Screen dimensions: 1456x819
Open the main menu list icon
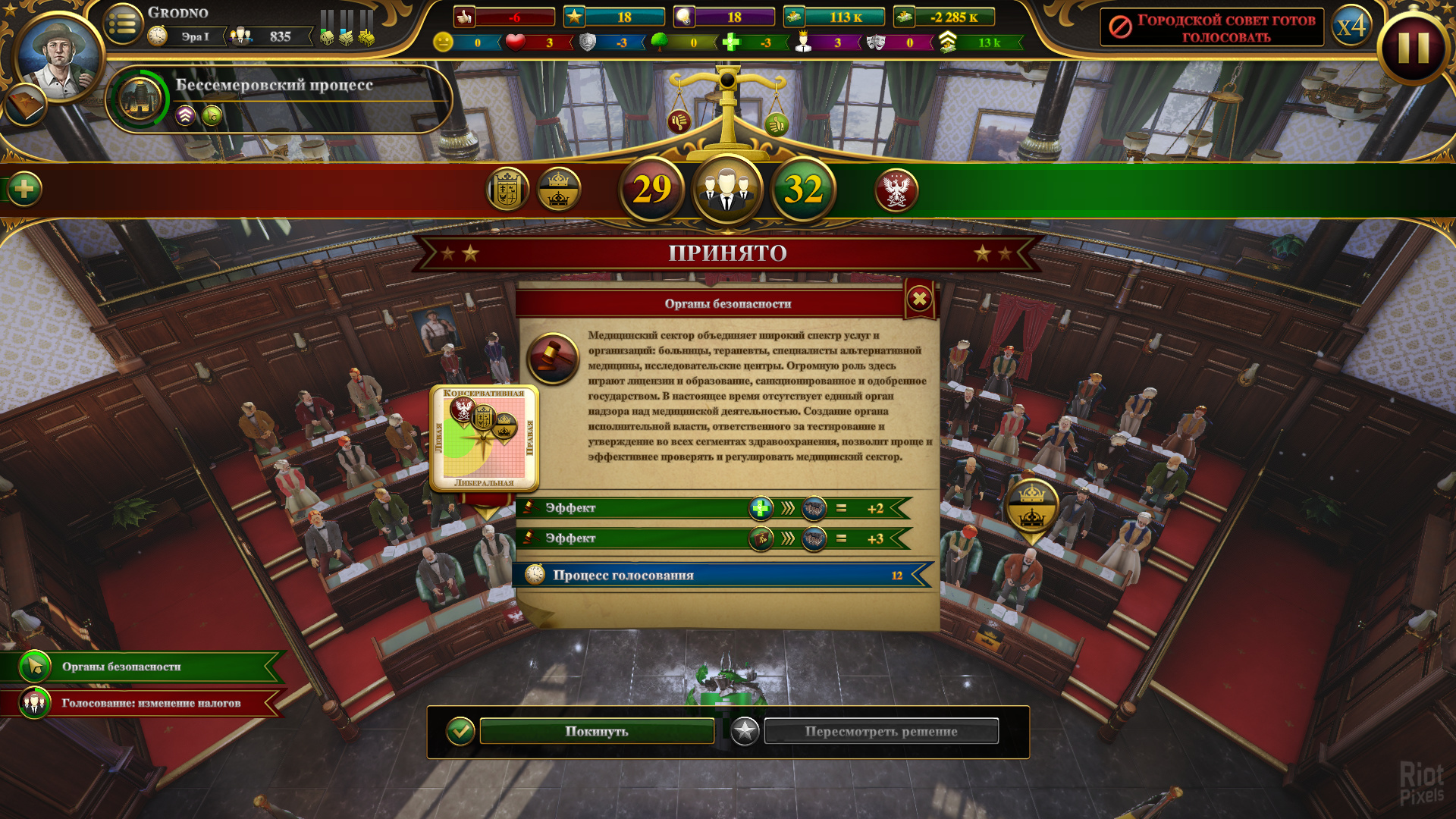123,25
